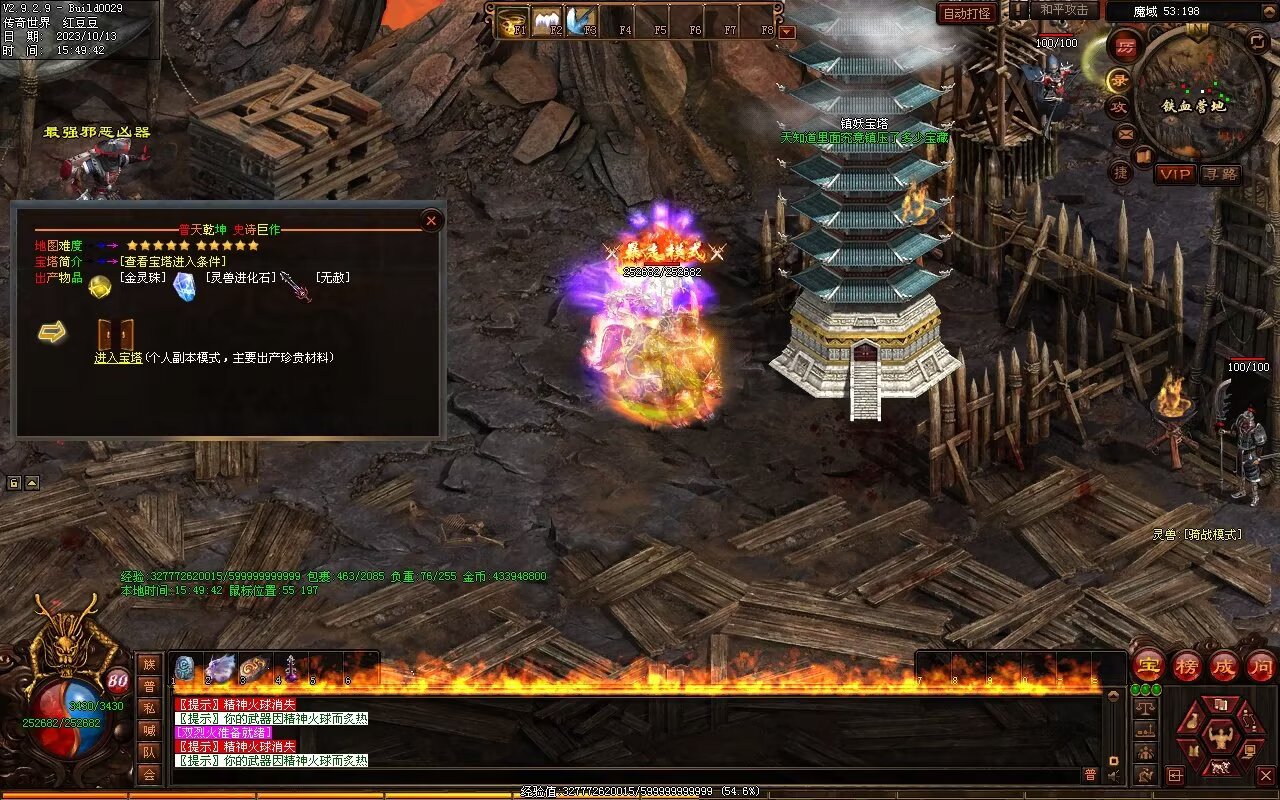Image resolution: width=1280 pixels, height=800 pixels.
Task: Switch the 和平攻击 attack mode button
Action: click(1063, 10)
